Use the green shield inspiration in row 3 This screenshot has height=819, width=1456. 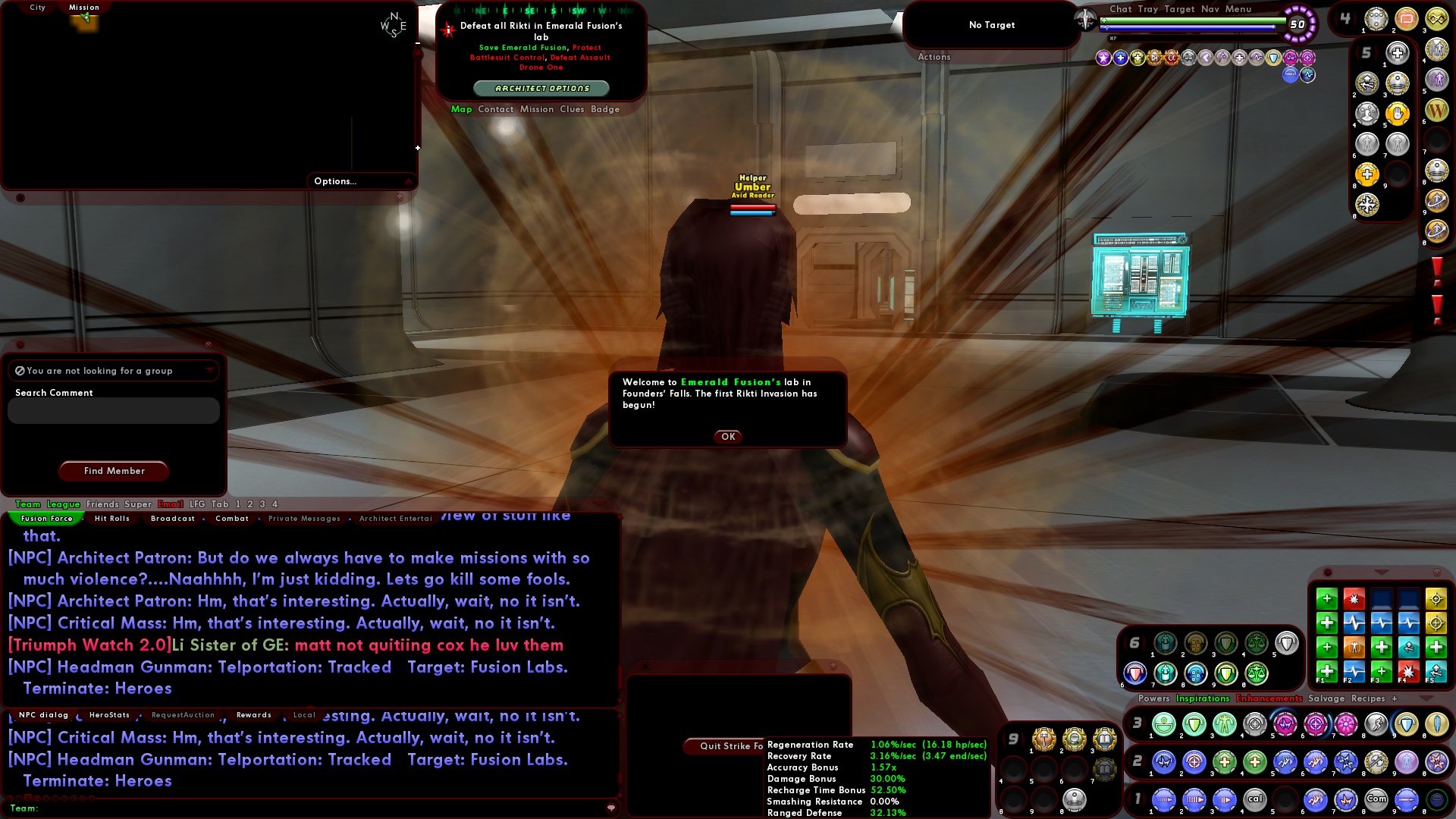1195,724
